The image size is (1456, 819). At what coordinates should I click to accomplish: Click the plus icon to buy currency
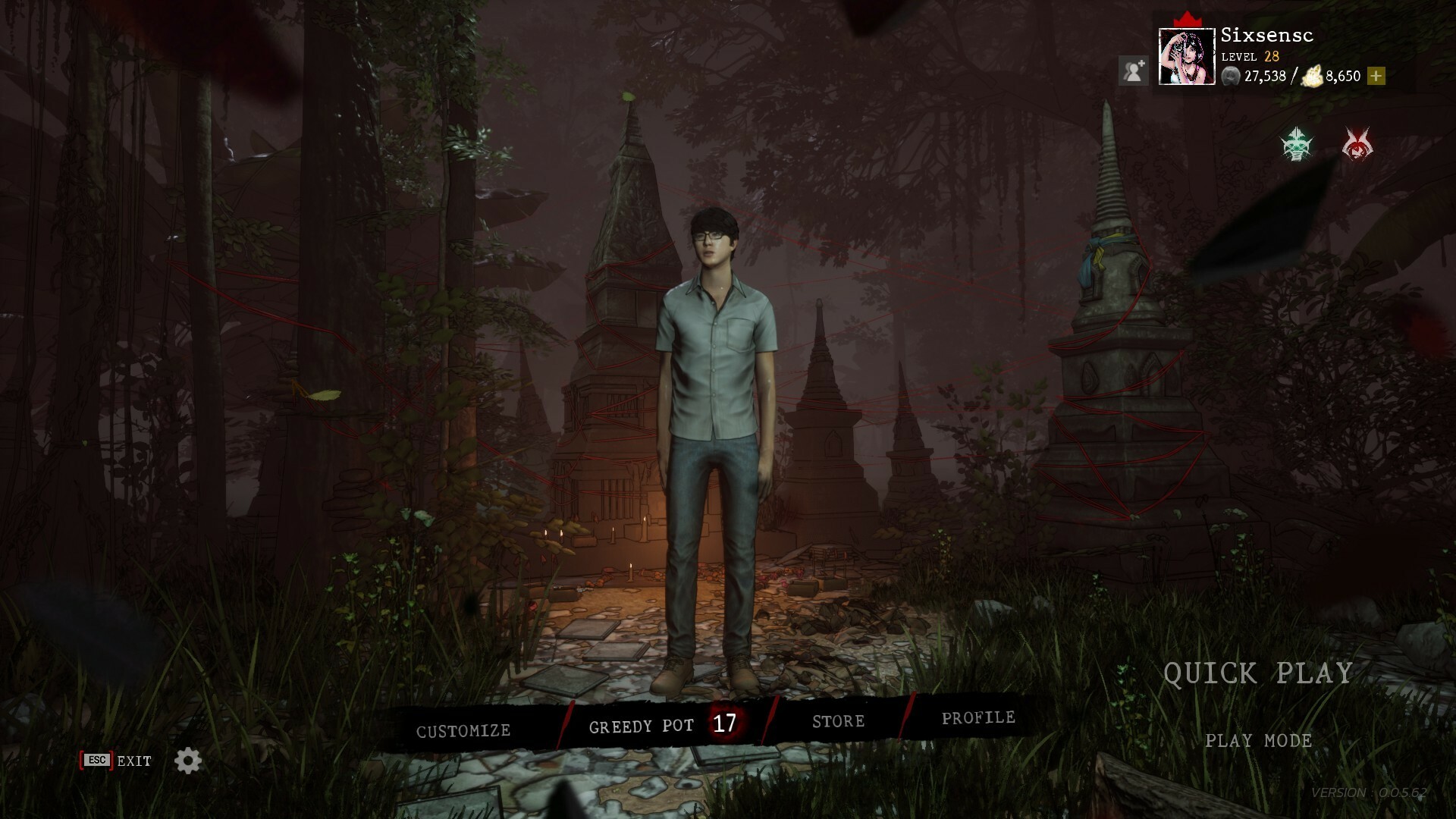(1377, 77)
